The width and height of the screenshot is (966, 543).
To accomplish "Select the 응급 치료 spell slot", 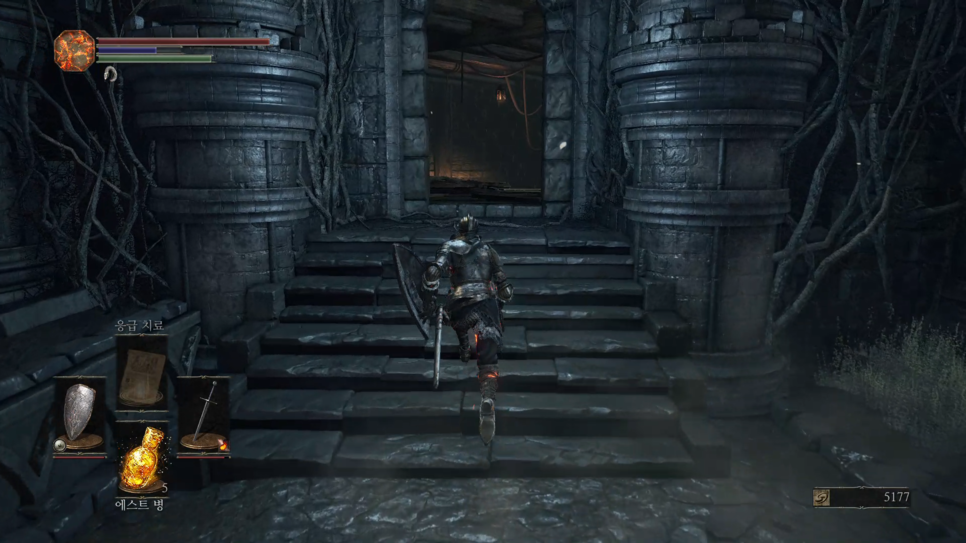I will pos(141,371).
